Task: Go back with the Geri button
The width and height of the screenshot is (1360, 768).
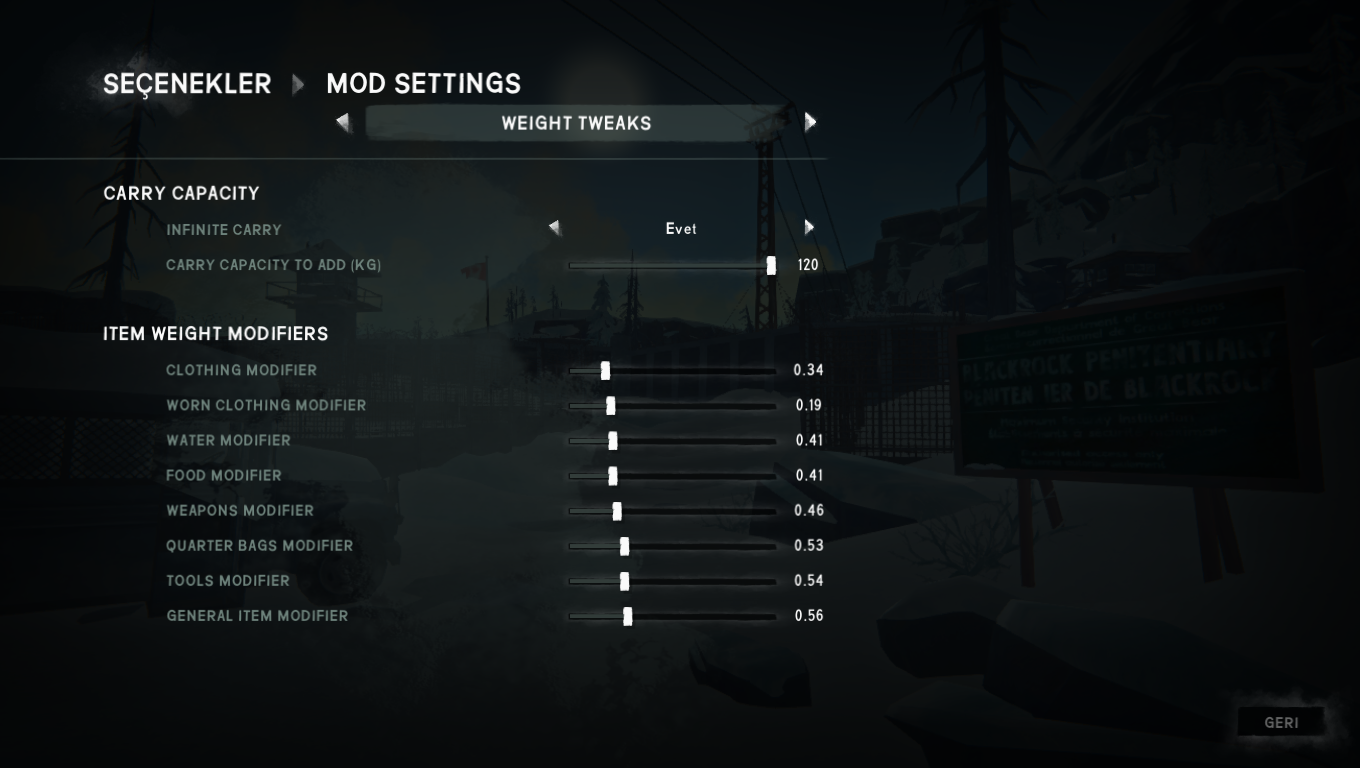Action: click(x=1281, y=722)
